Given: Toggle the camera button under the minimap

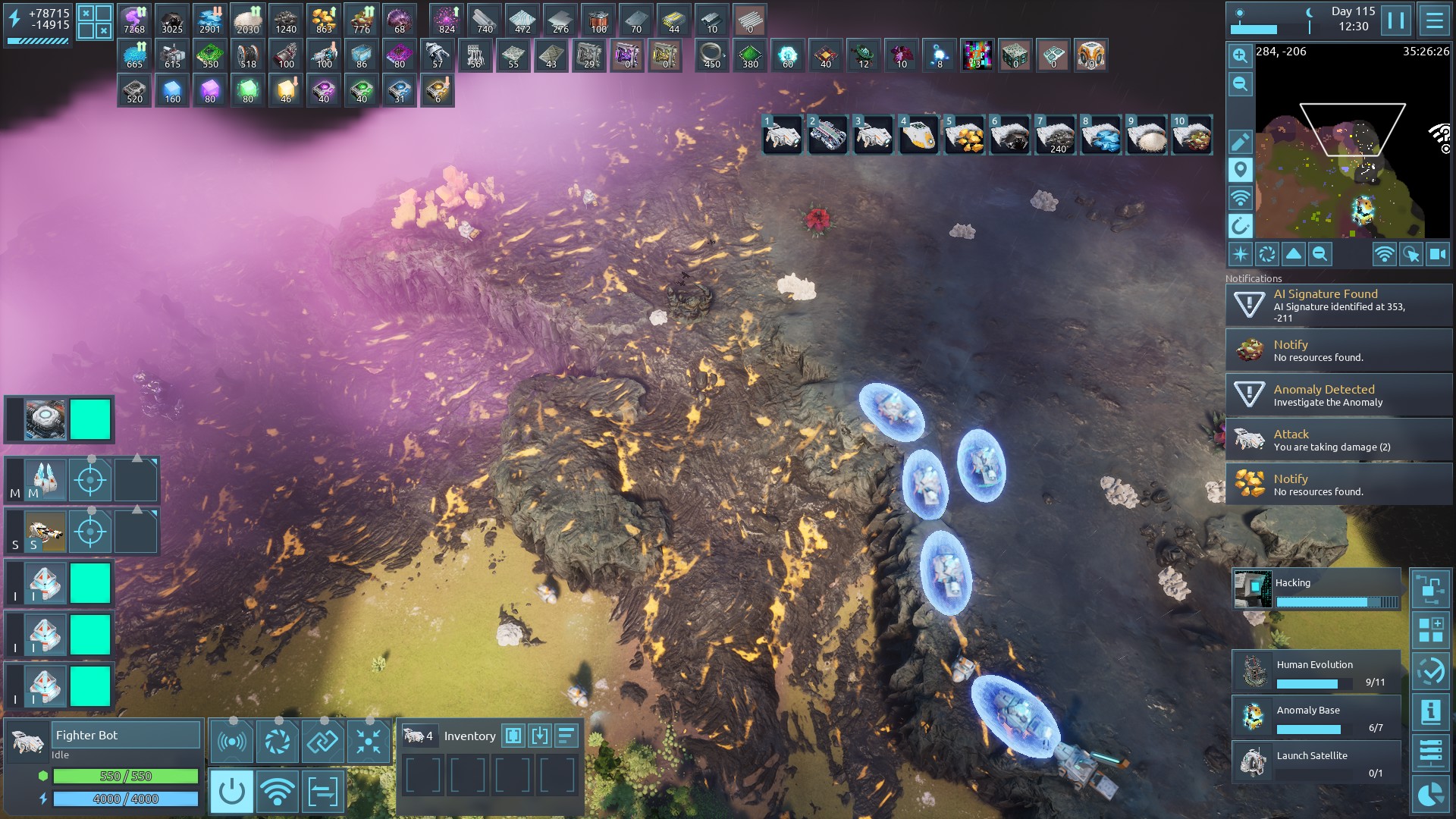Looking at the screenshot, I should point(1438,255).
